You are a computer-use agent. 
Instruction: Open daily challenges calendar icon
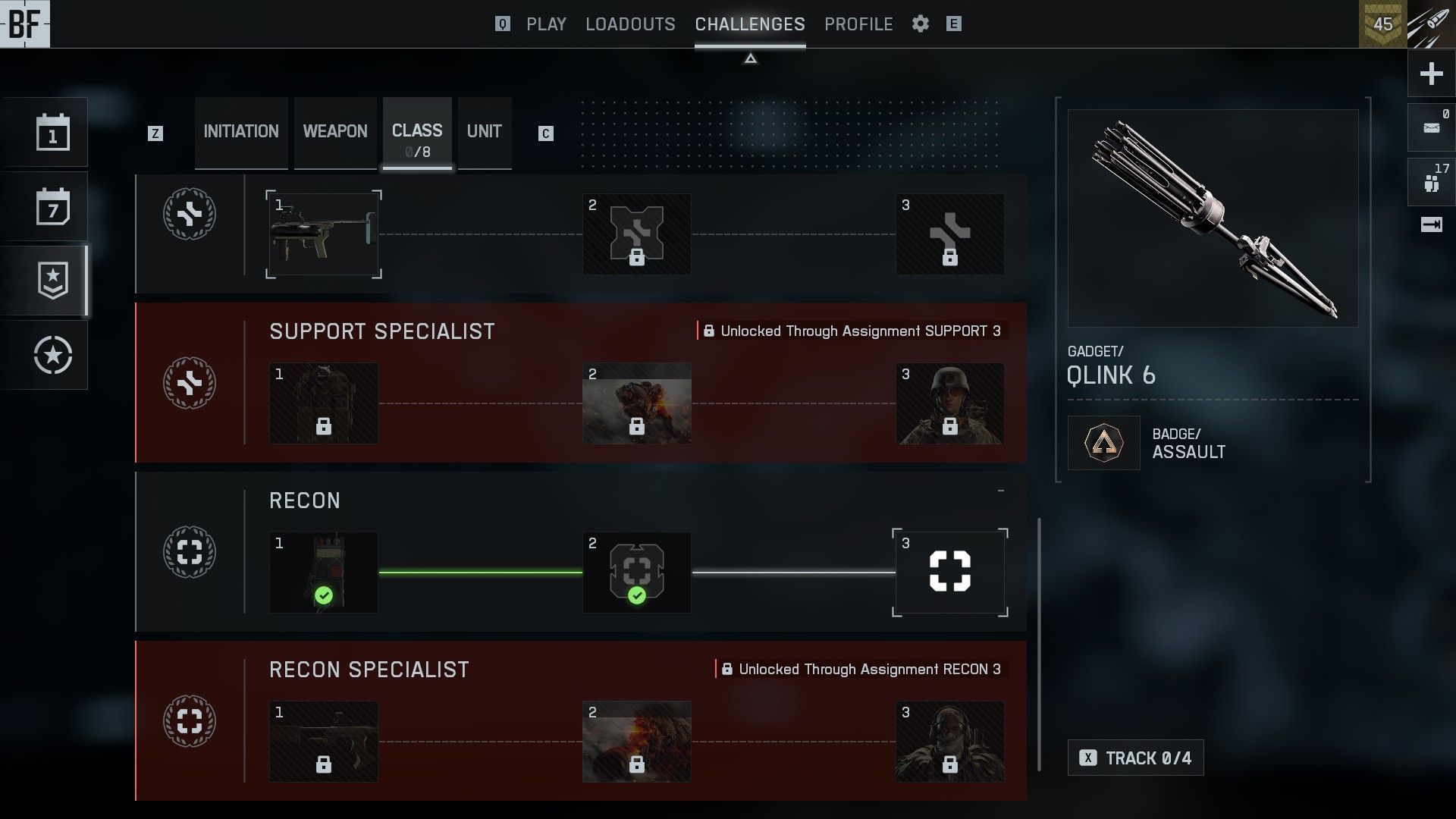pyautogui.click(x=52, y=133)
